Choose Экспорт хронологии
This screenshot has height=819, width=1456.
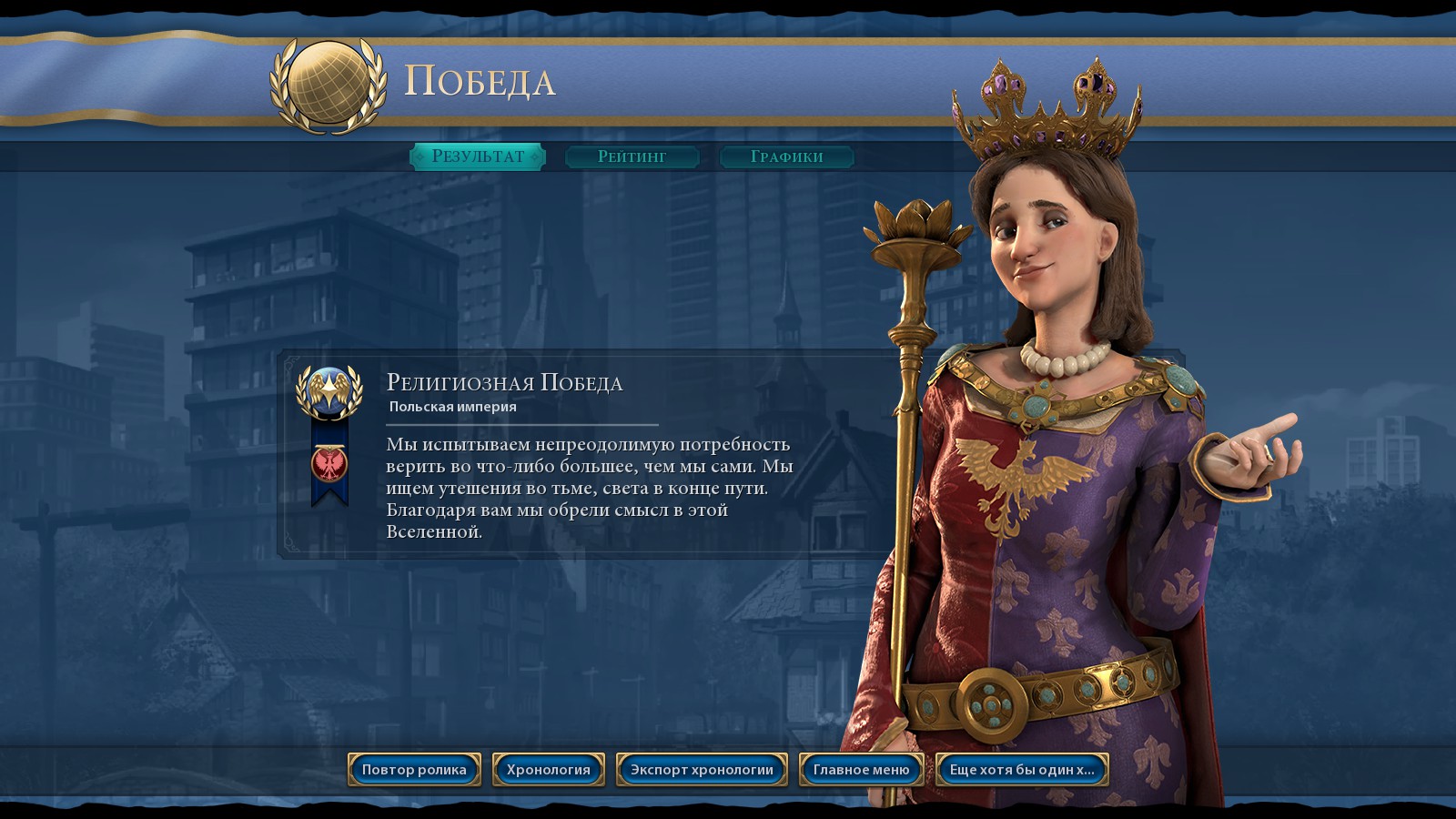pos(702,770)
